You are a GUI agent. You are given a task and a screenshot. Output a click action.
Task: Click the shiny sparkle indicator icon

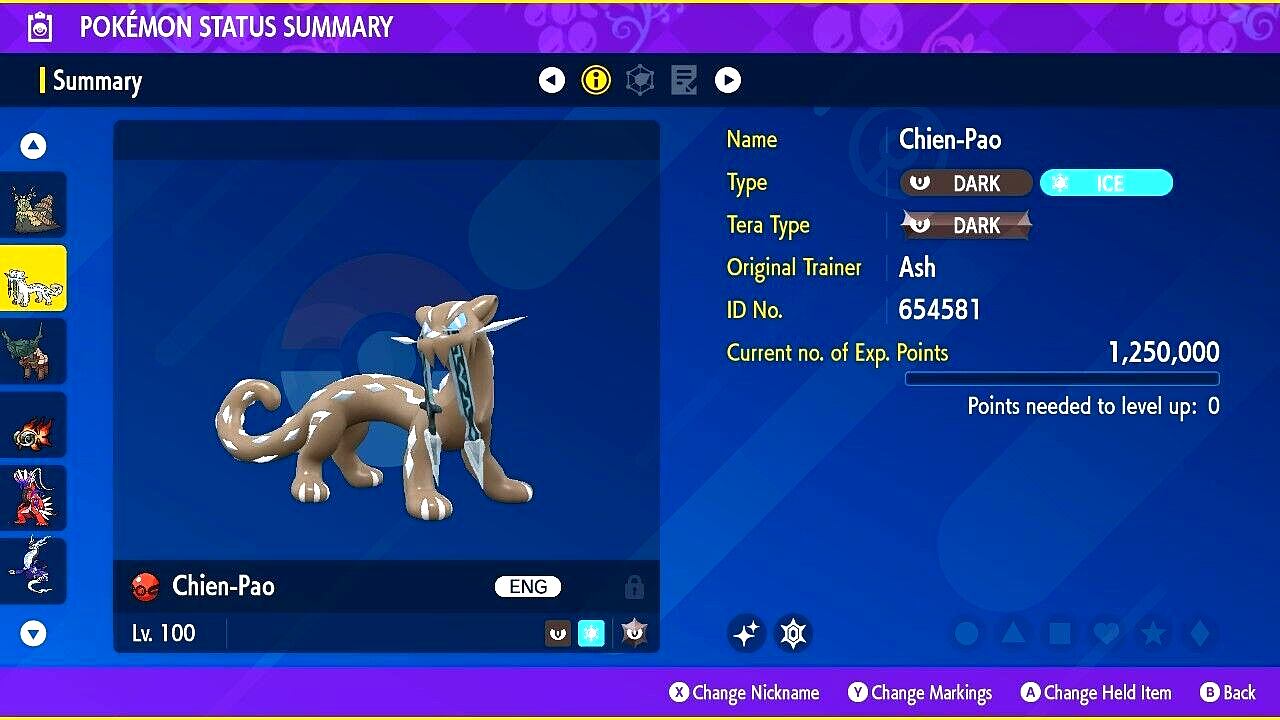[746, 633]
